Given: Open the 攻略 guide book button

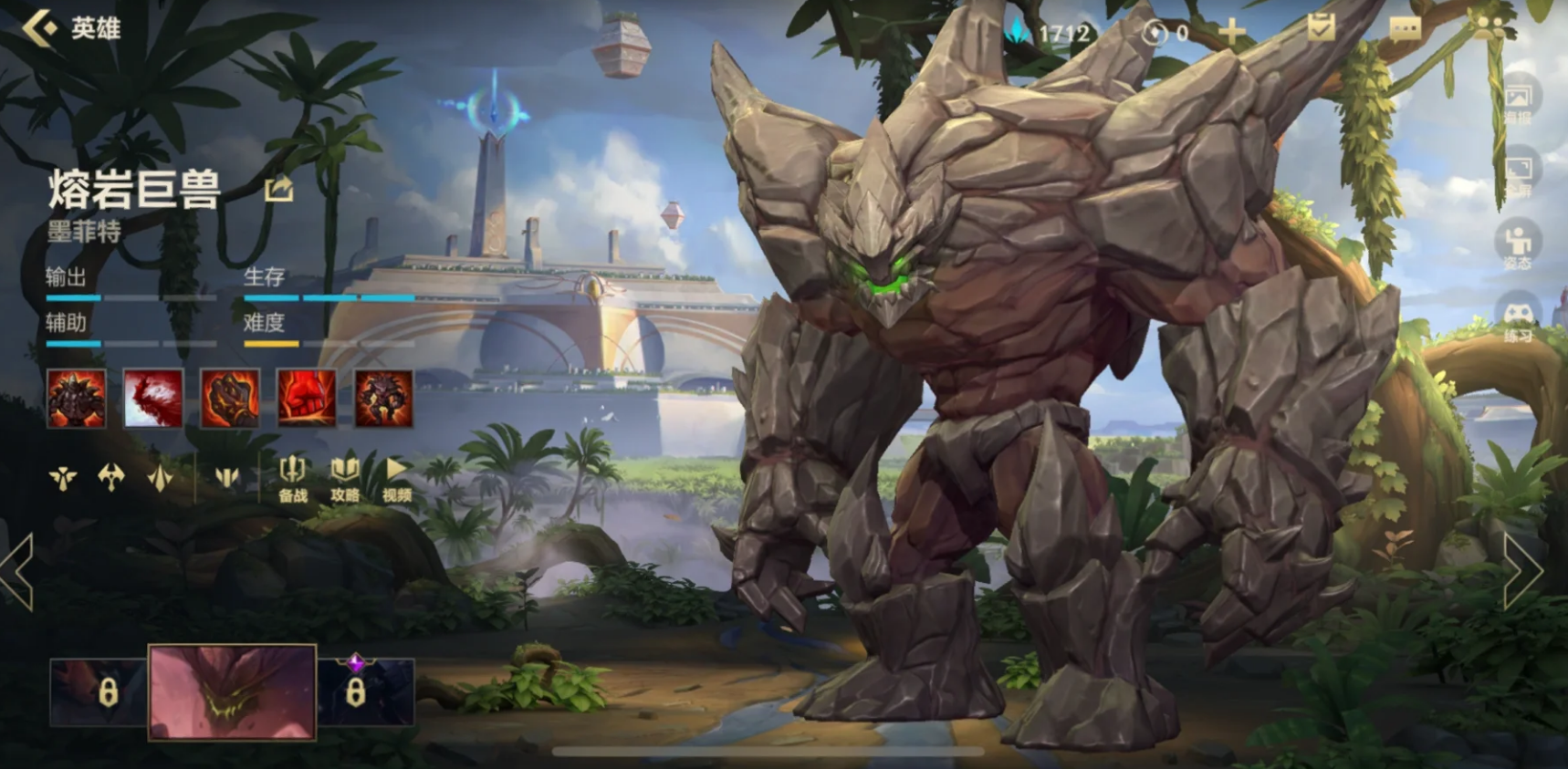Looking at the screenshot, I should tap(344, 478).
